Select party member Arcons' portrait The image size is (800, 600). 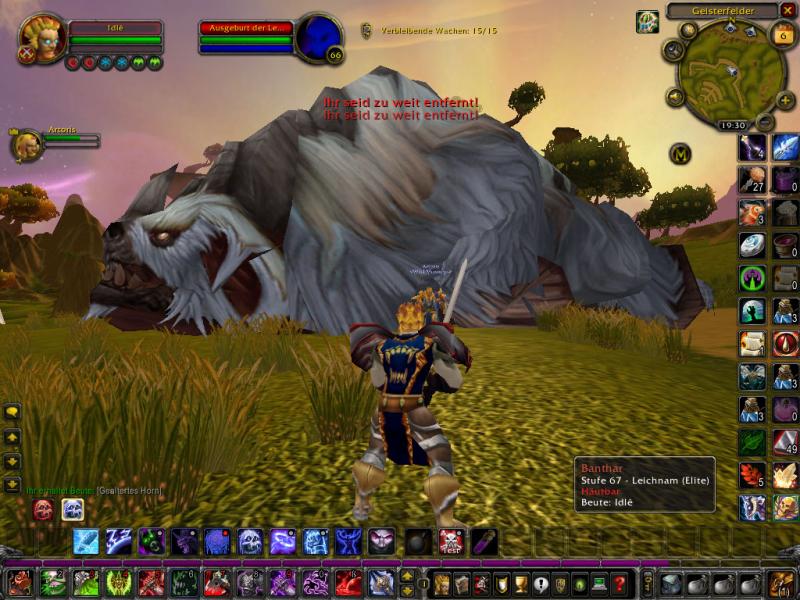click(26, 145)
